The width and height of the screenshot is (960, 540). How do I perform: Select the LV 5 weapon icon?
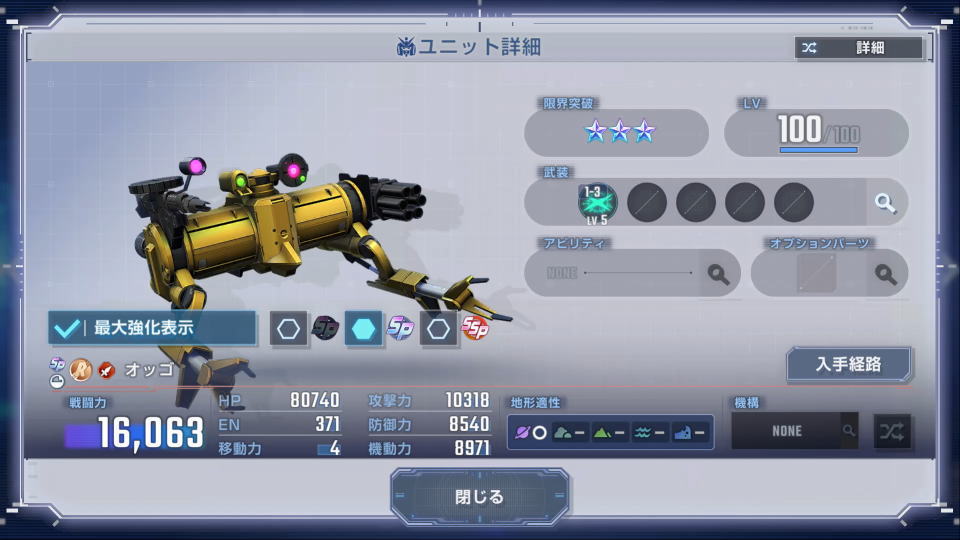598,202
